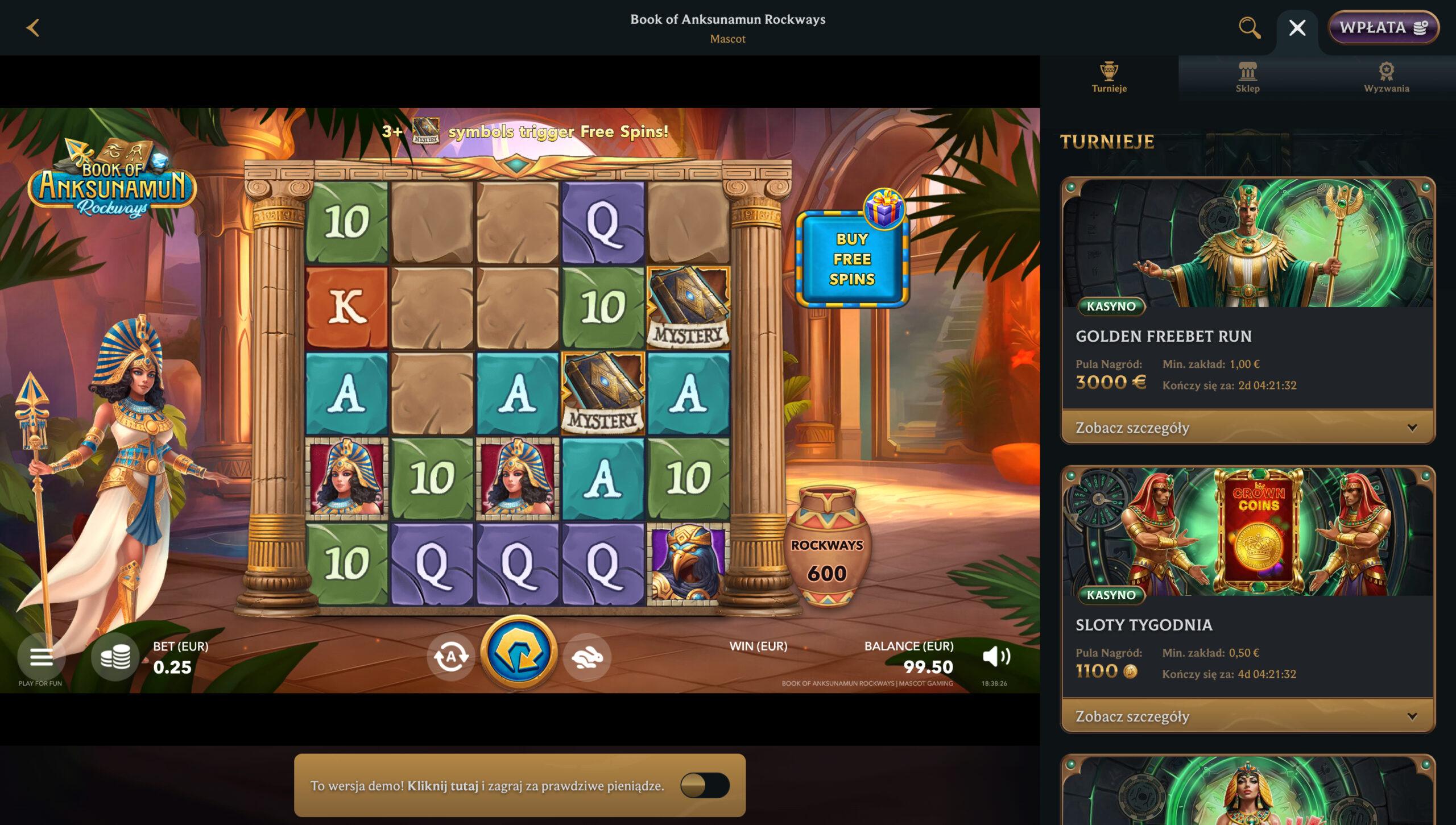Select the Turnieje trophy tab
1456x825 pixels.
coord(1110,77)
